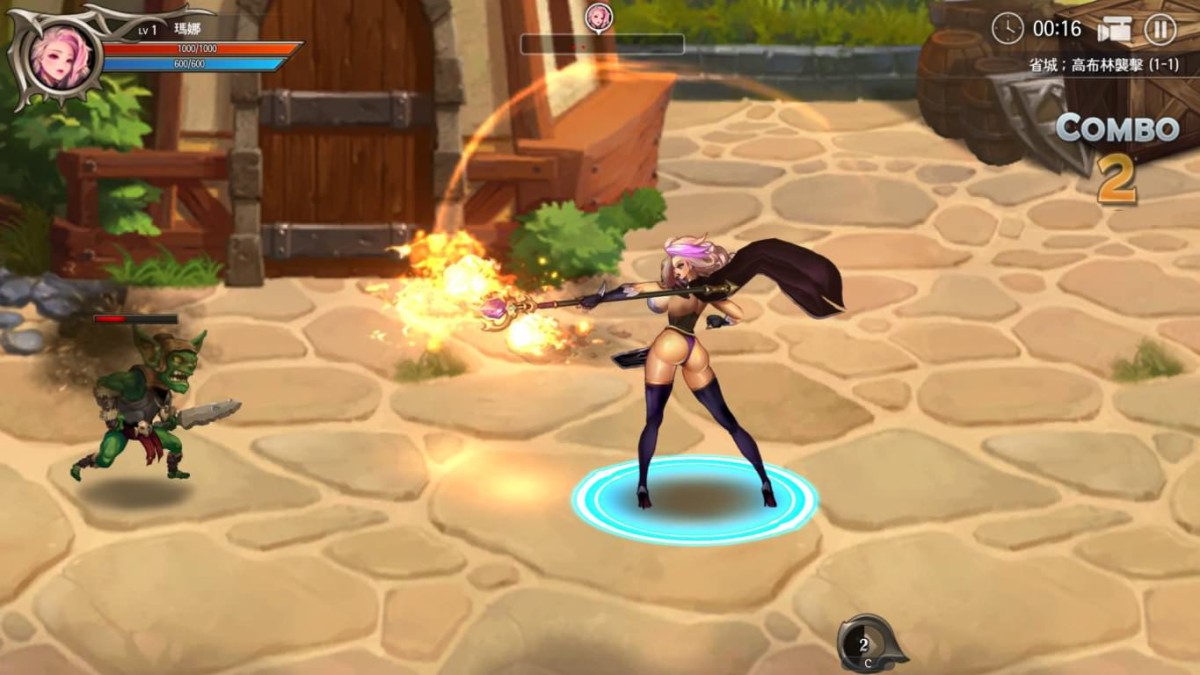This screenshot has width=1200, height=675.
Task: Pause the battle with the pause button
Action: (x=1159, y=29)
